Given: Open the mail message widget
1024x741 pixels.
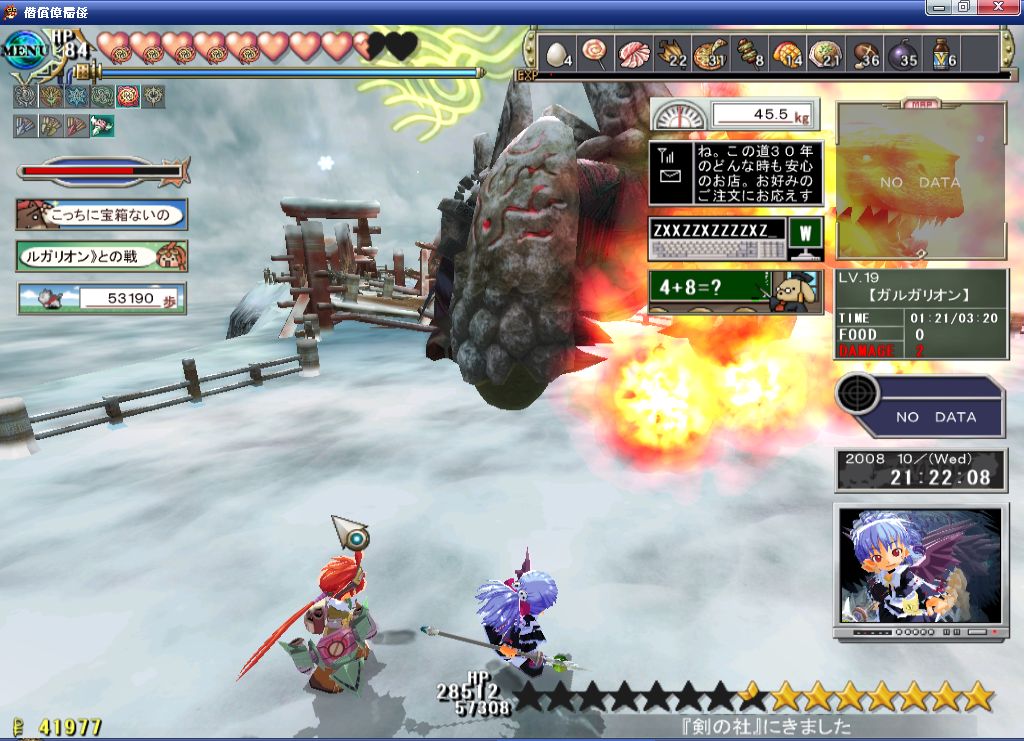Looking at the screenshot, I should point(735,173).
